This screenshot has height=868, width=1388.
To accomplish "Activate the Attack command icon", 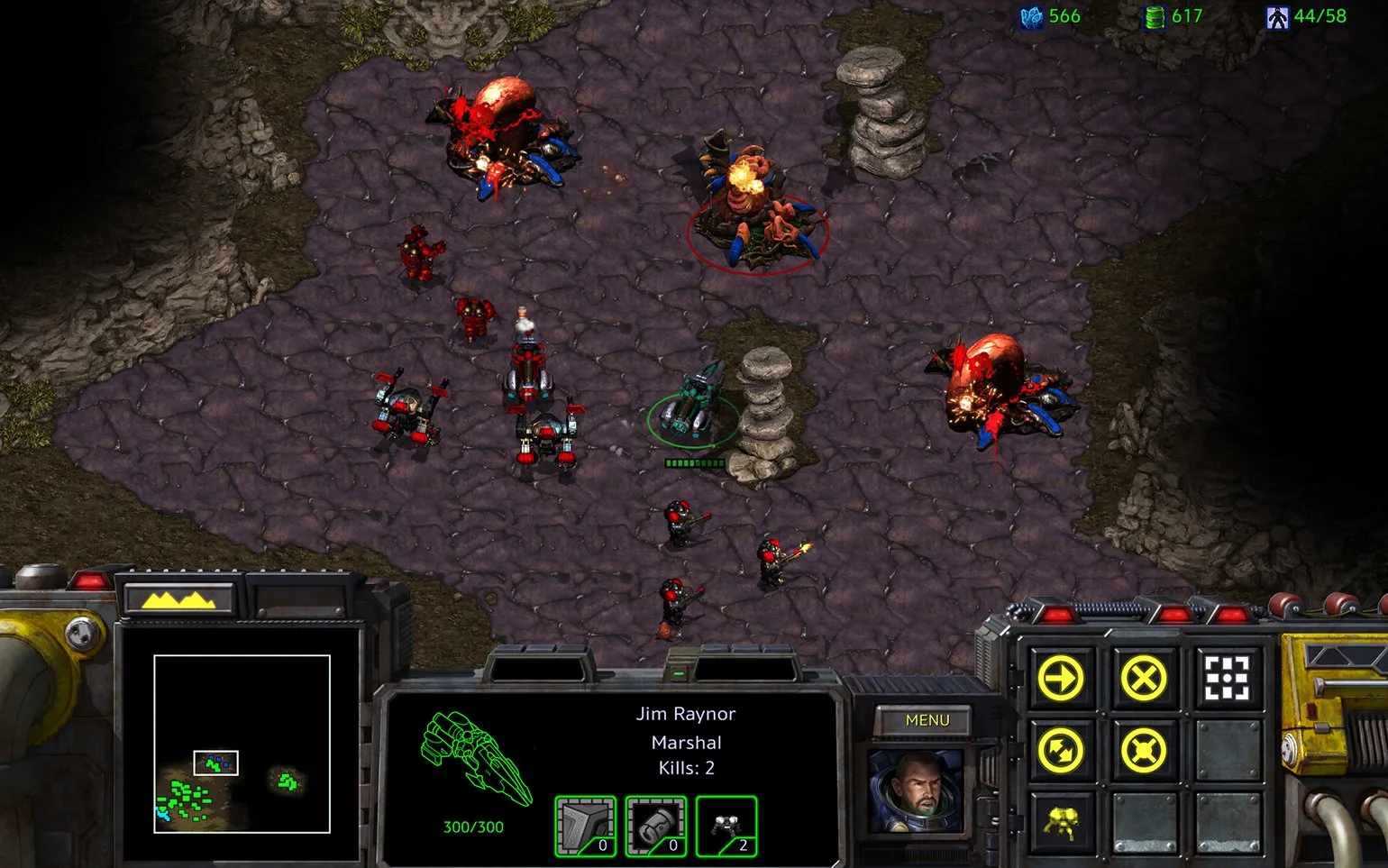I will click(x=1227, y=678).
